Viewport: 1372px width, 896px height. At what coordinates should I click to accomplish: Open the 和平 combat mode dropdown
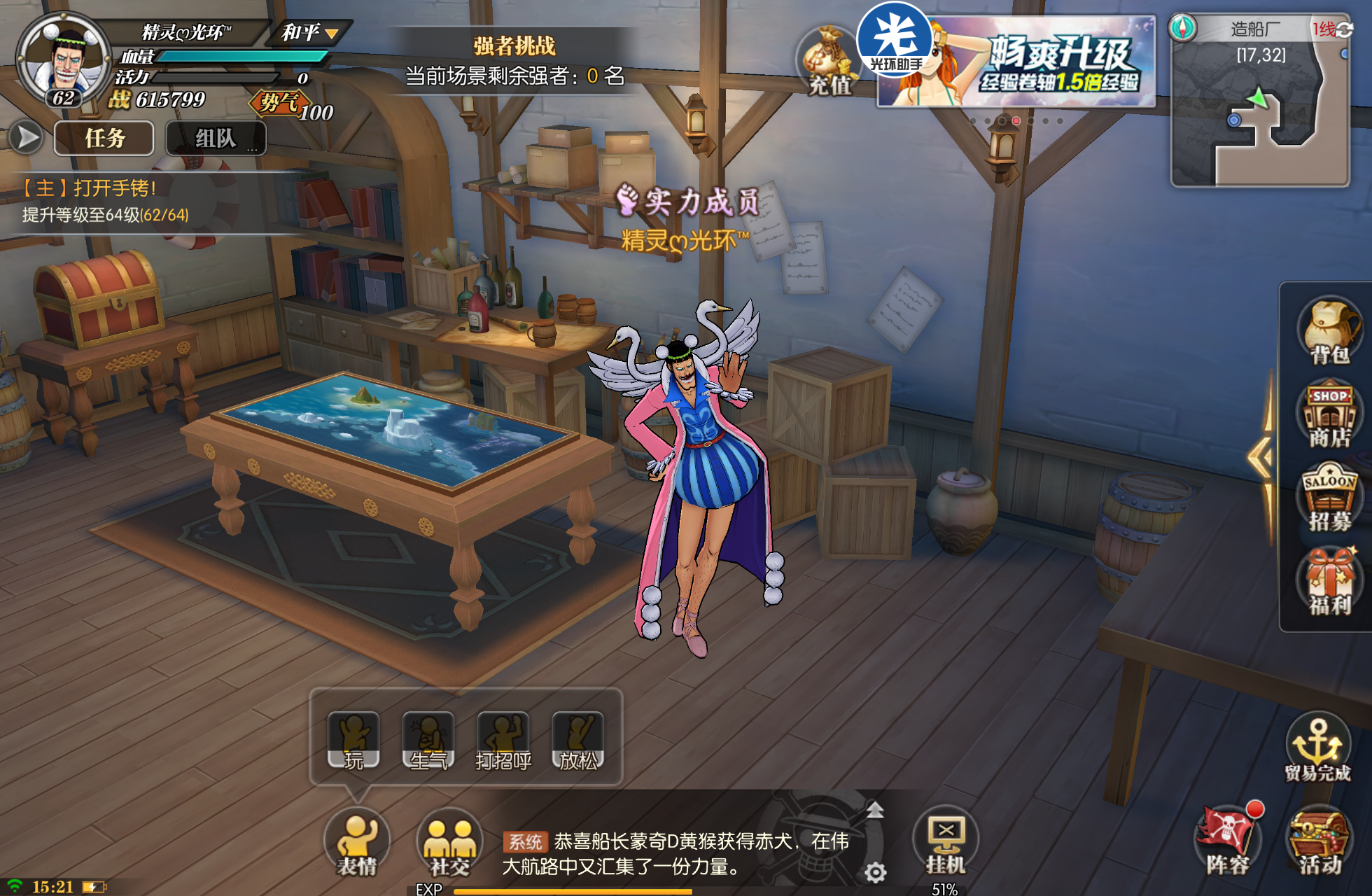coord(309,32)
